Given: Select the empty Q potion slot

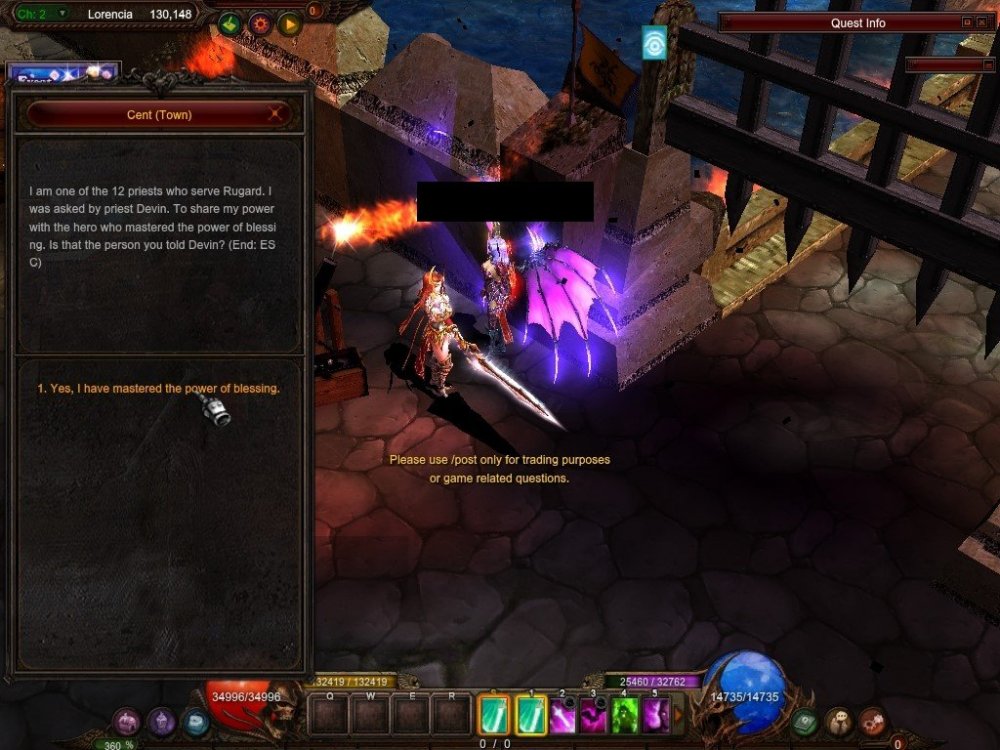Looking at the screenshot, I should point(329,714).
